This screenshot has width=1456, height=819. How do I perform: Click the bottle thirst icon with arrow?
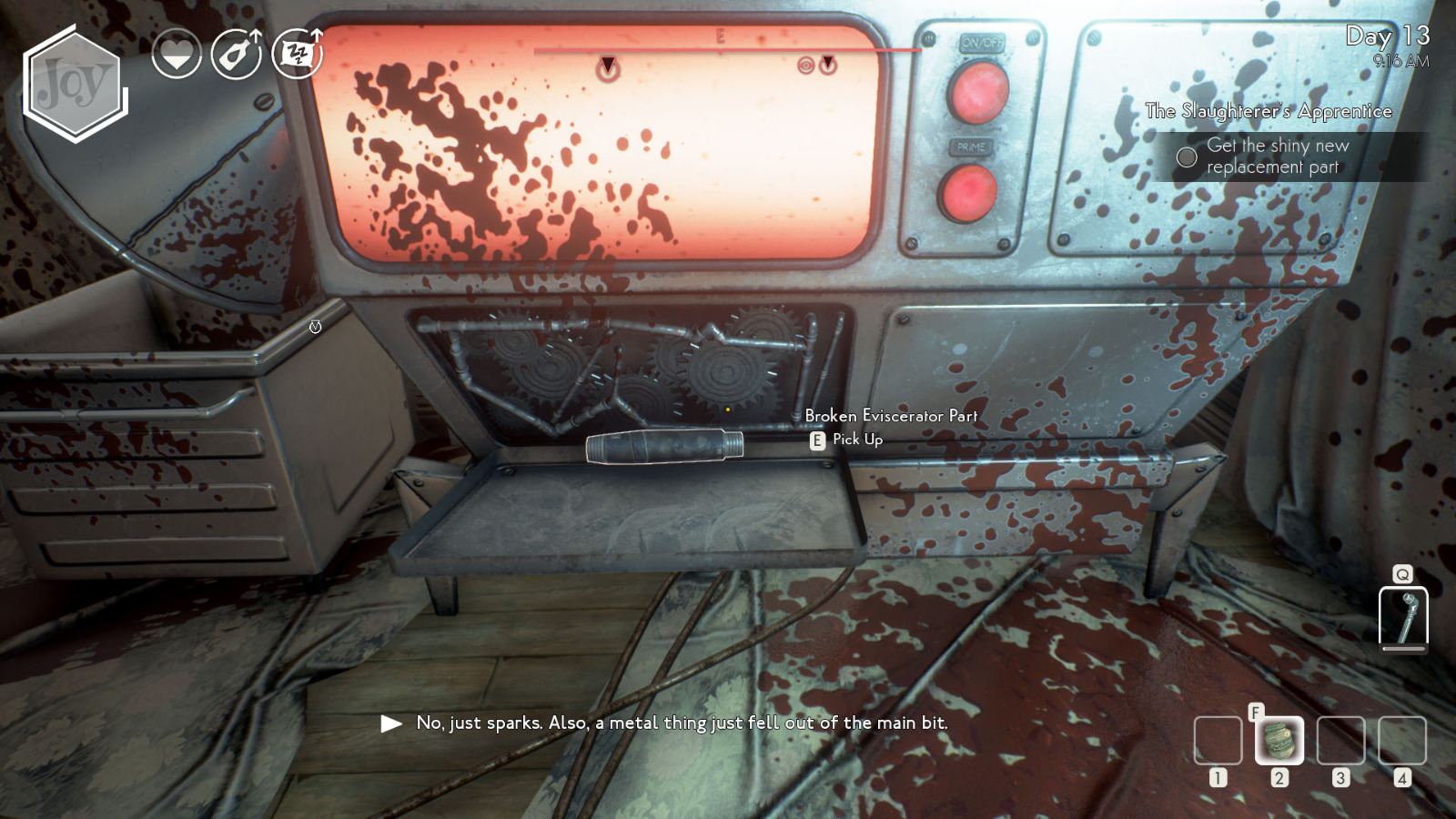pos(238,53)
